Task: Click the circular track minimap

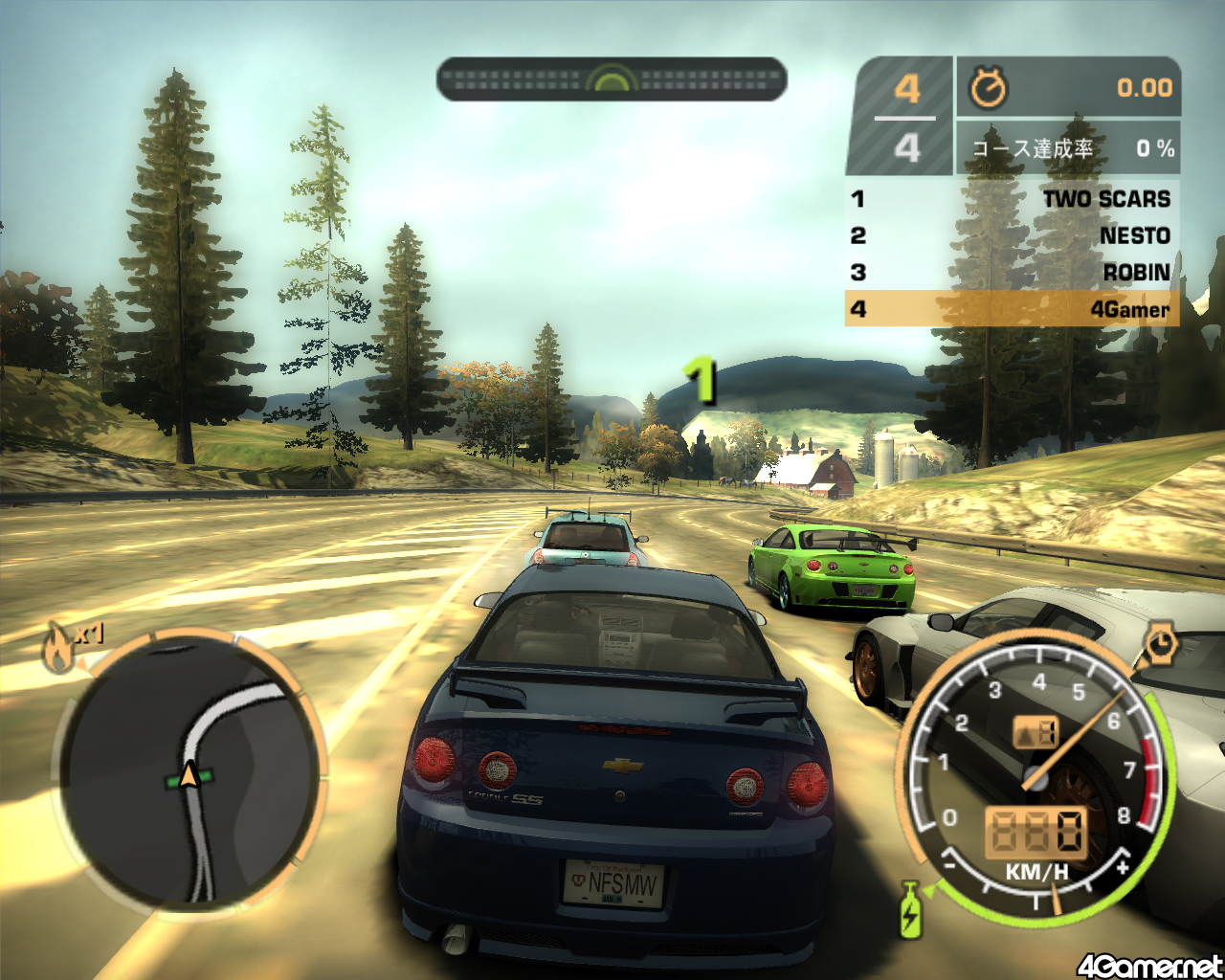Action: point(189,771)
